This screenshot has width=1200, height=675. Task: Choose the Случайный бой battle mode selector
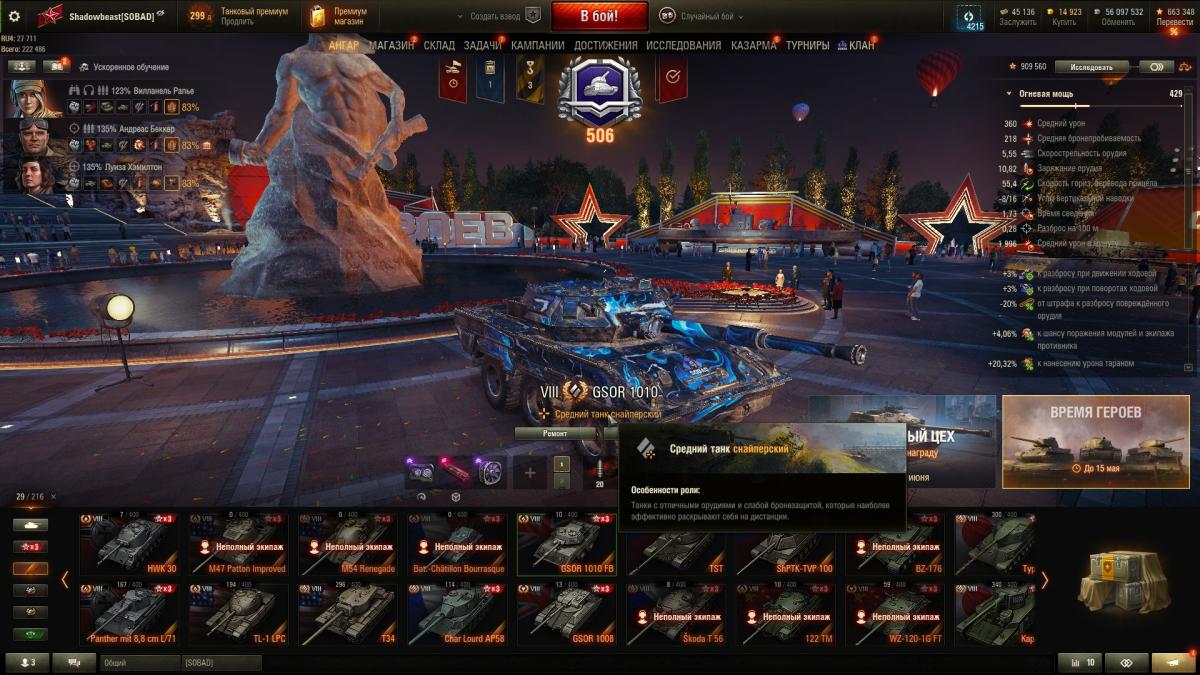pyautogui.click(x=698, y=16)
